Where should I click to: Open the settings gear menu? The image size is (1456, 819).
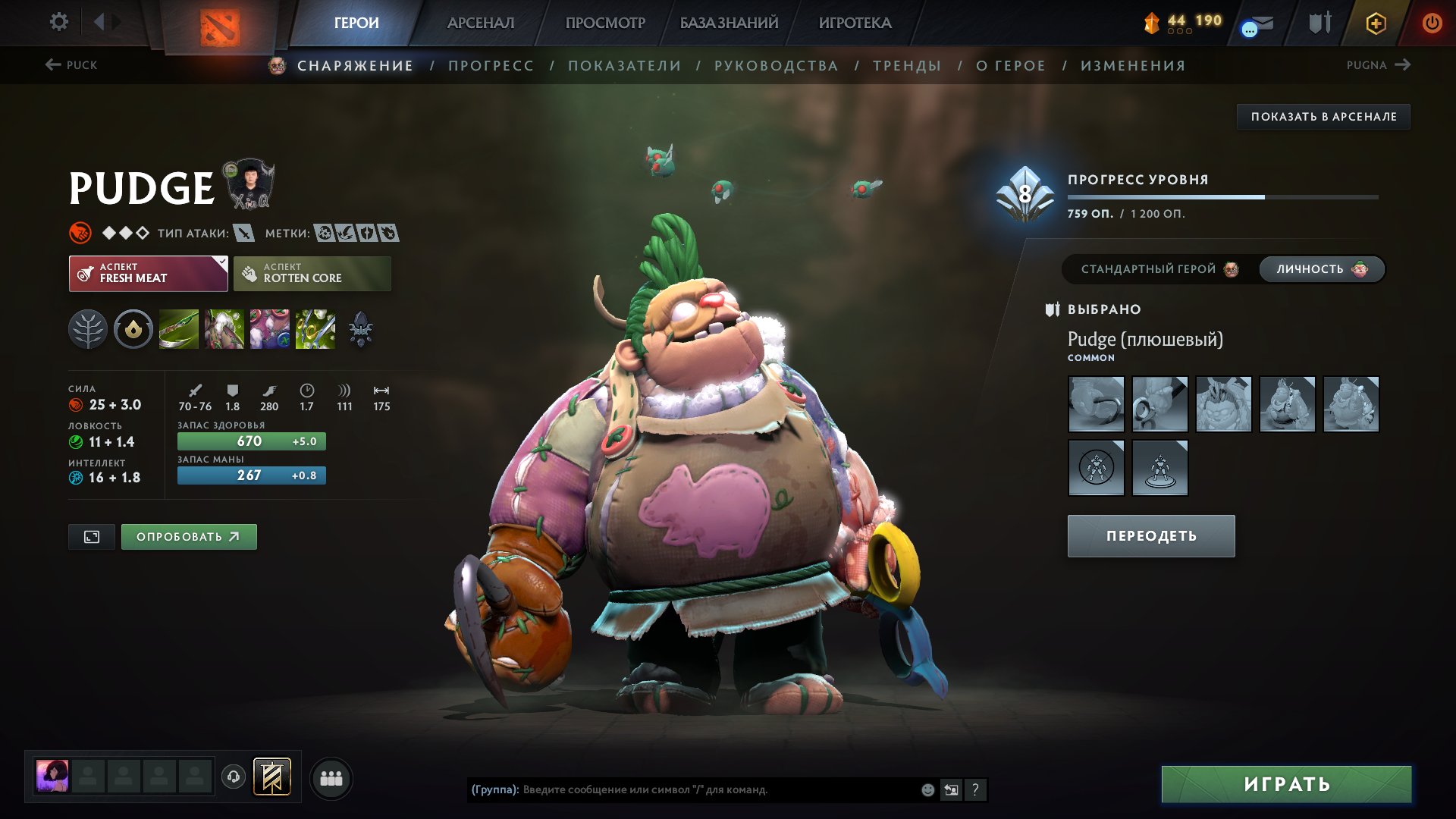click(x=58, y=22)
